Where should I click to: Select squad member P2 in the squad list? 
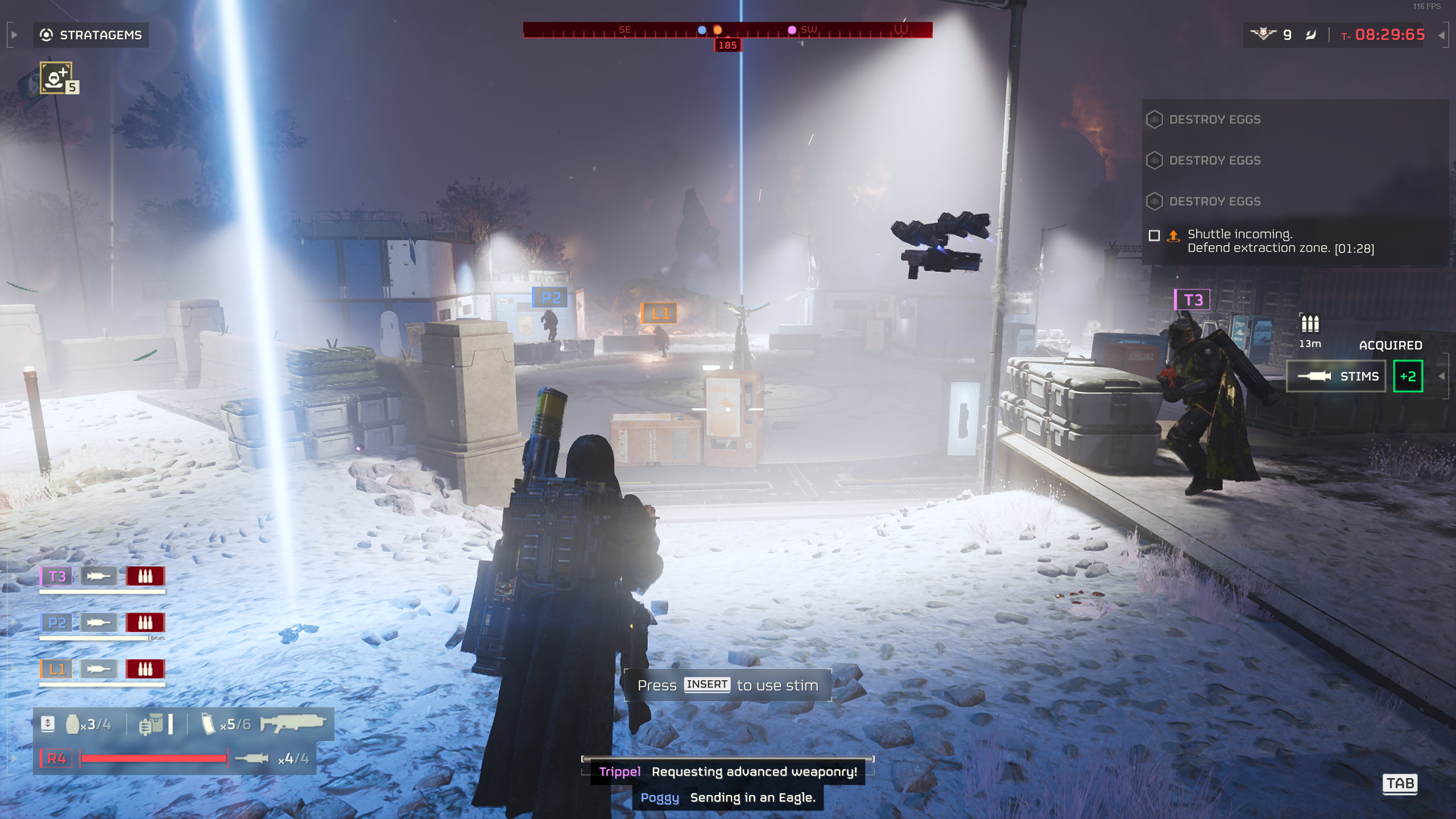pyautogui.click(x=56, y=623)
